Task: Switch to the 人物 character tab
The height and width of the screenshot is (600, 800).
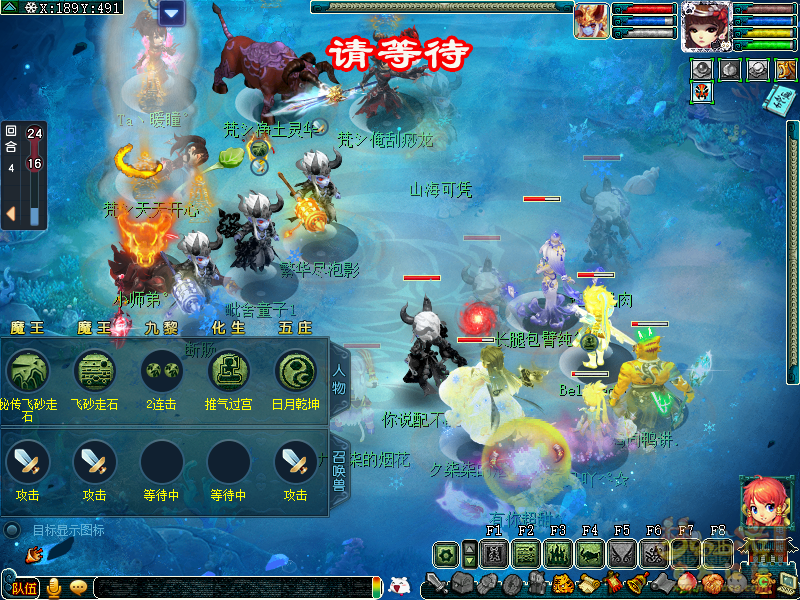Action: point(340,382)
